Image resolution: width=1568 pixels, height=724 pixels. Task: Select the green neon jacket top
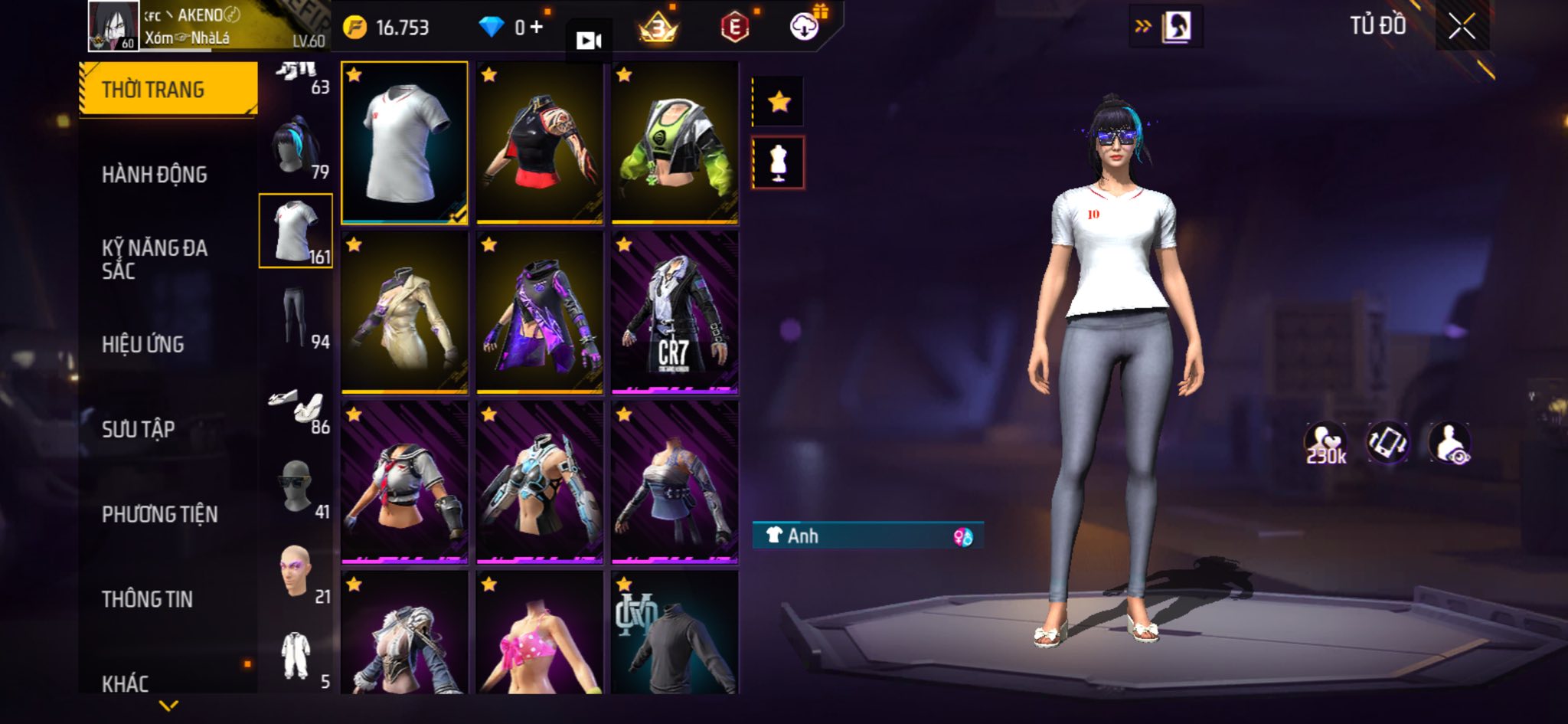click(x=675, y=143)
